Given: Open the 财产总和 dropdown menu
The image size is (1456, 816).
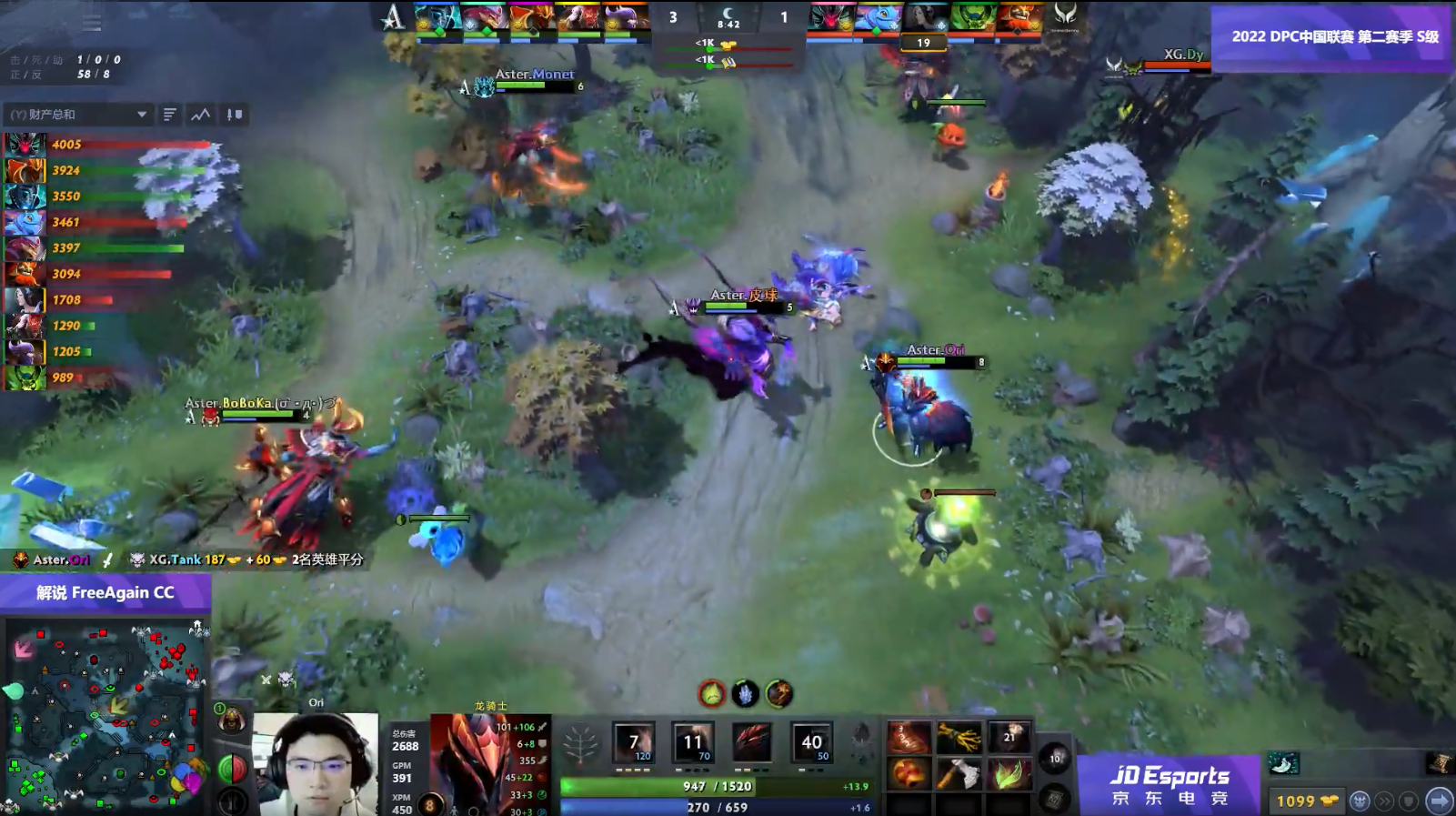Looking at the screenshot, I should point(142,115).
